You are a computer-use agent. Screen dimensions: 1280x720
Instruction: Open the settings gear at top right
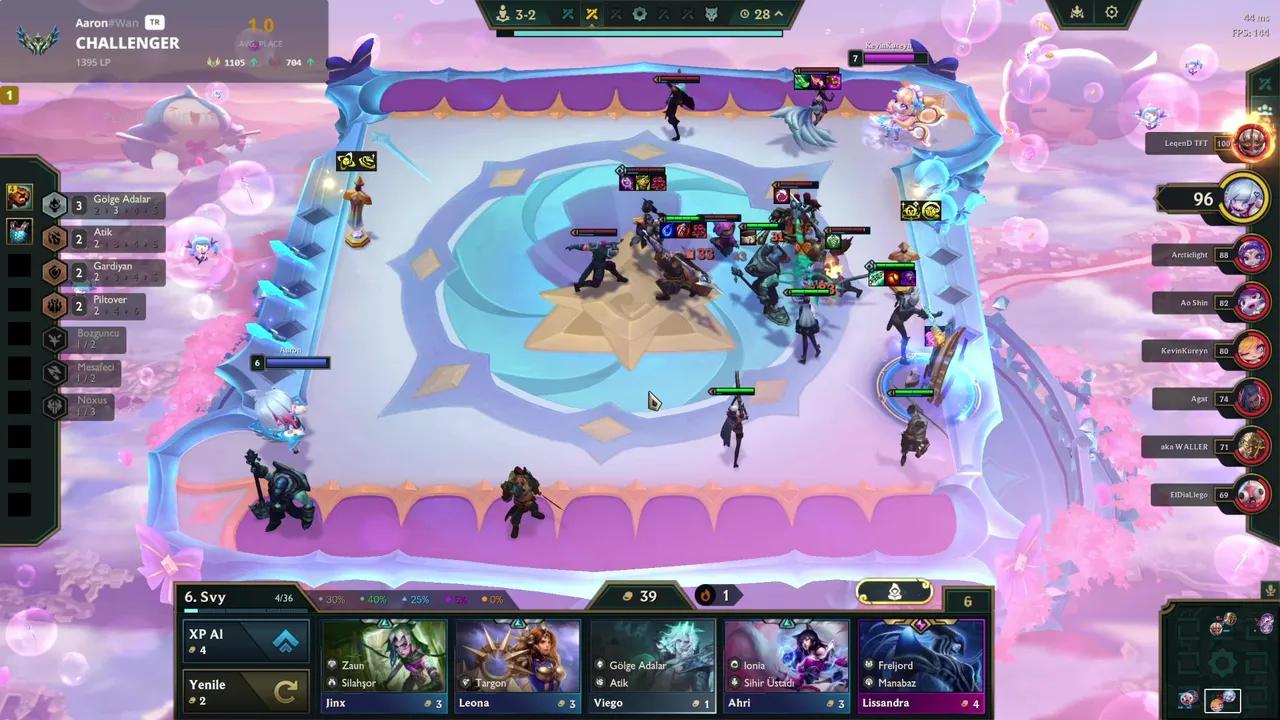coord(1113,12)
